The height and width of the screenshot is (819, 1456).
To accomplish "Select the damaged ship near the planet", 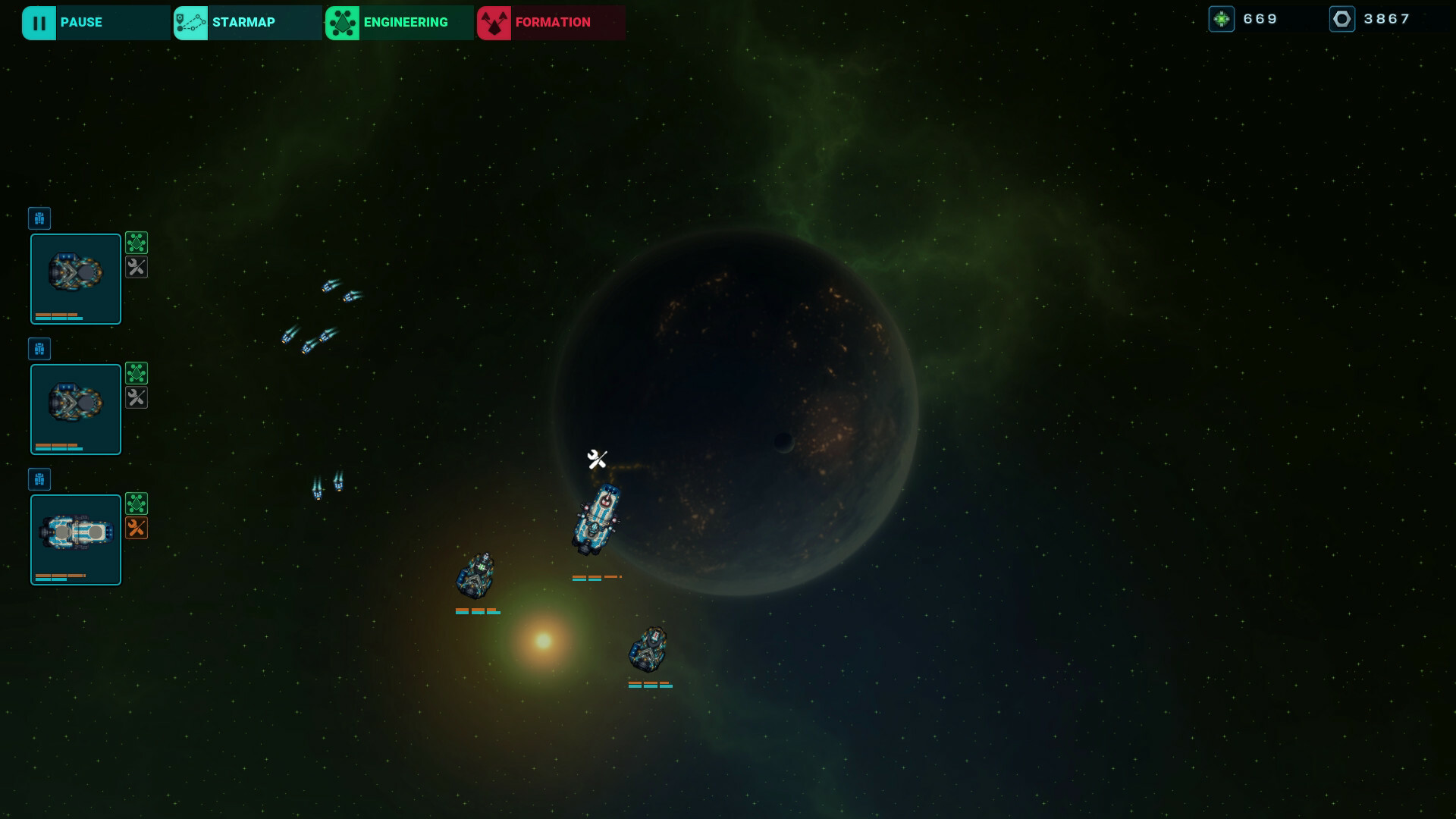I will pos(598,519).
